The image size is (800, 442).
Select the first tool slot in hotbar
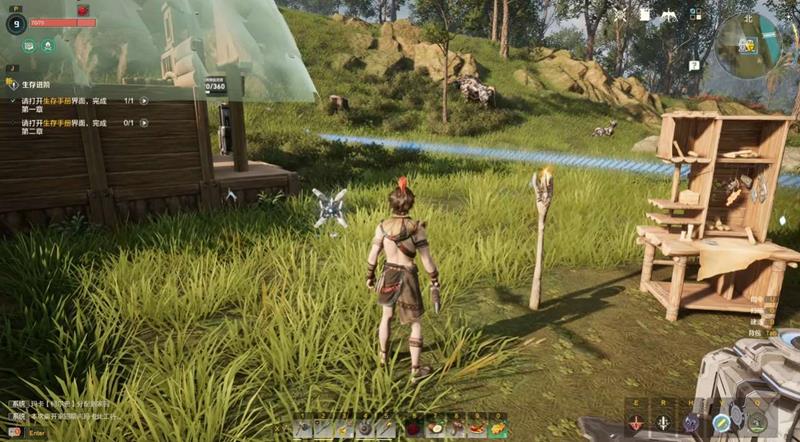click(x=304, y=429)
